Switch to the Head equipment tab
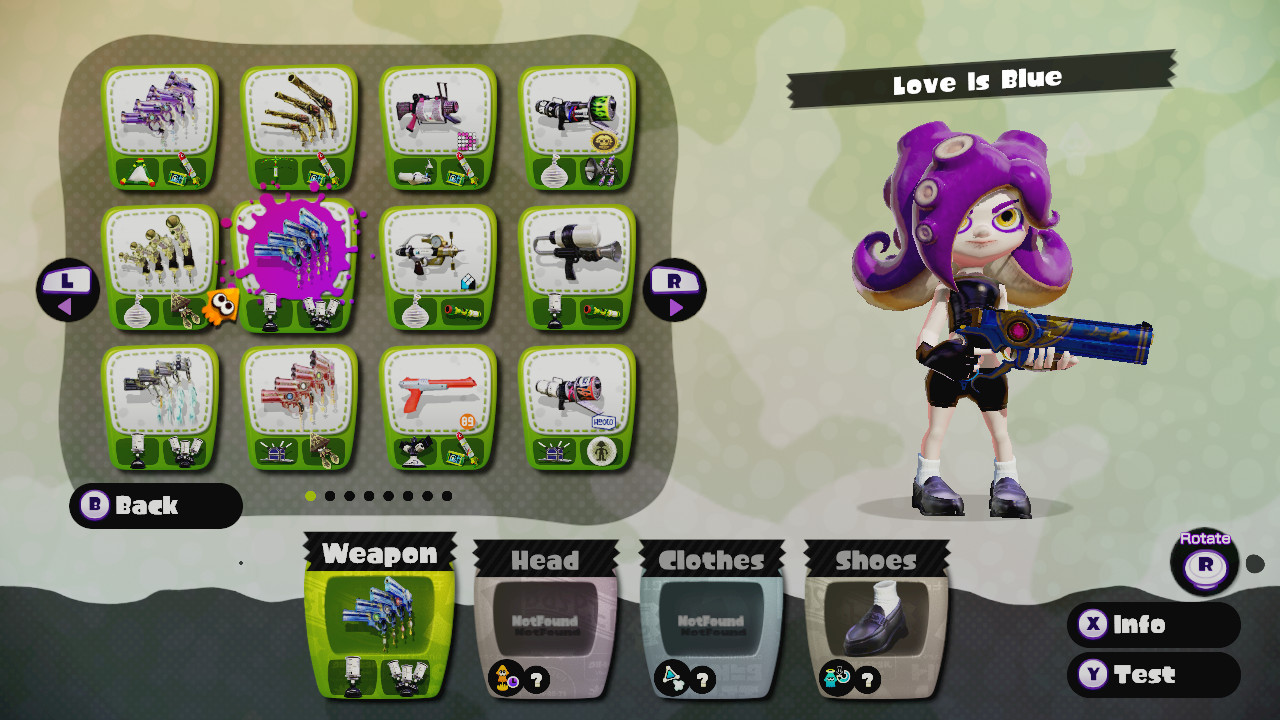 (x=545, y=560)
